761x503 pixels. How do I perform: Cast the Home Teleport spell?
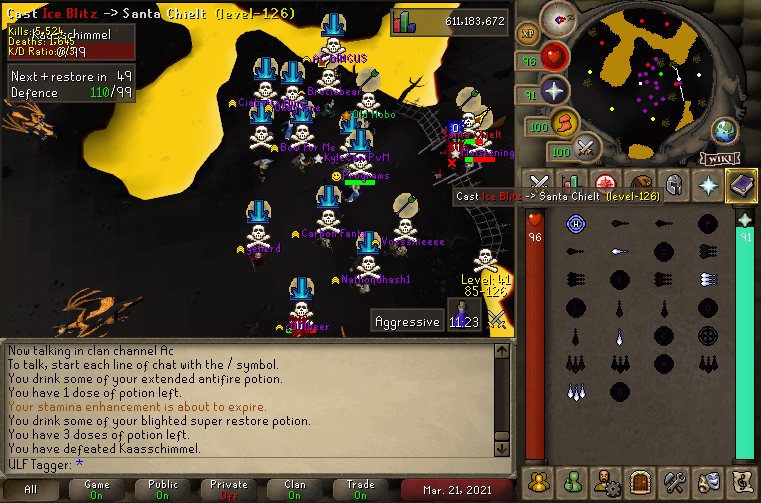pyautogui.click(x=575, y=223)
